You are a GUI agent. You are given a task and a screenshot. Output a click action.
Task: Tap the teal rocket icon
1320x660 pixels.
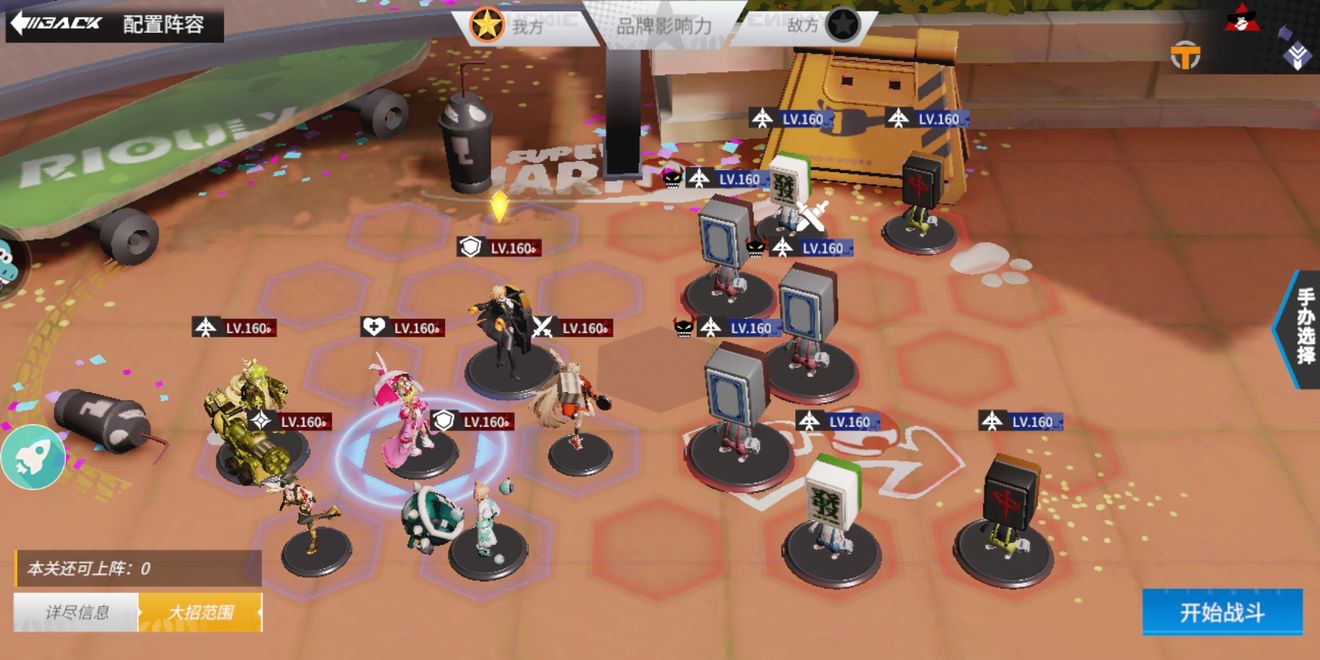[33, 456]
